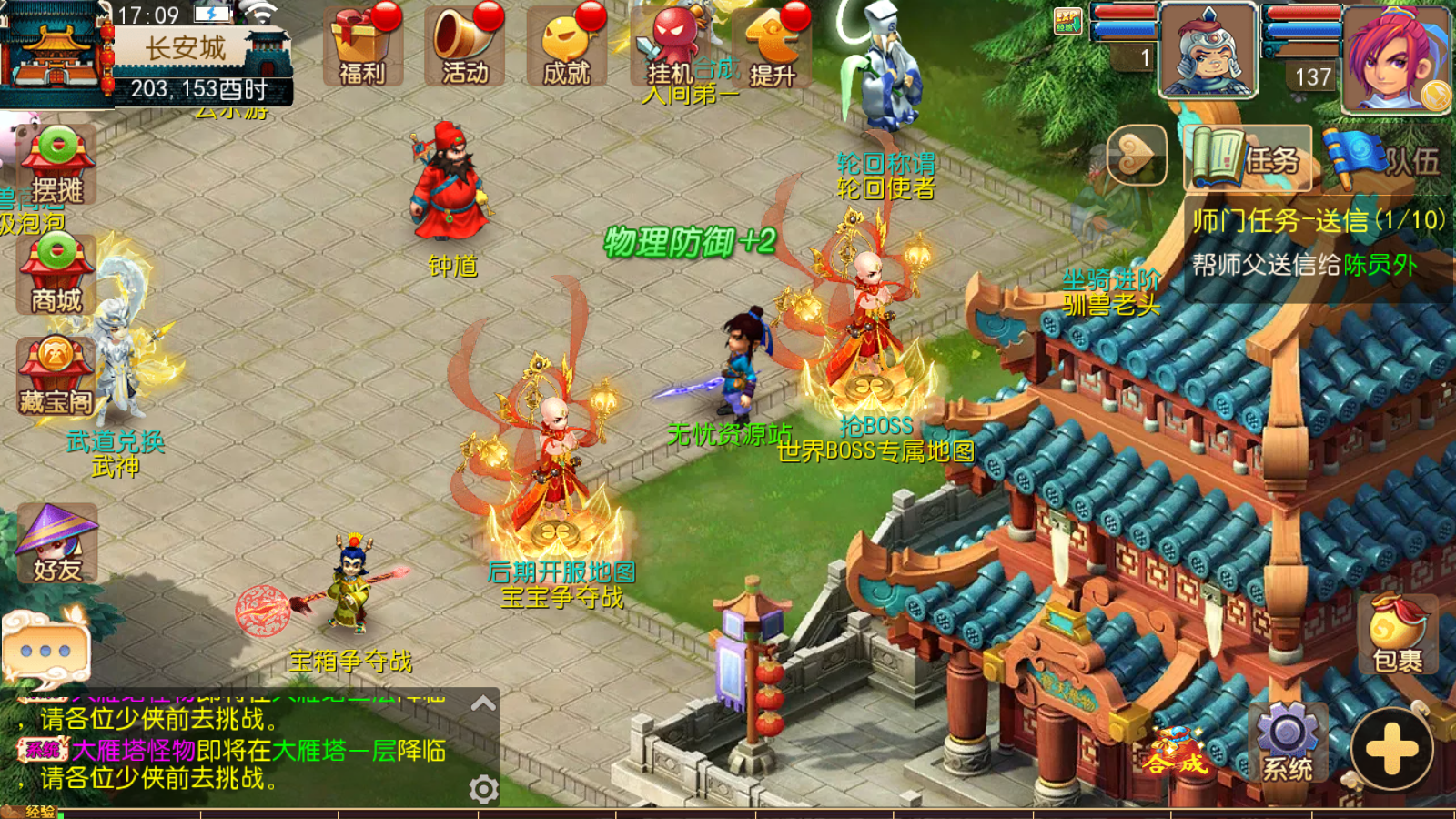The height and width of the screenshot is (819, 1456).
Task: Switch to the 队伍 team tab
Action: pyautogui.click(x=1383, y=158)
